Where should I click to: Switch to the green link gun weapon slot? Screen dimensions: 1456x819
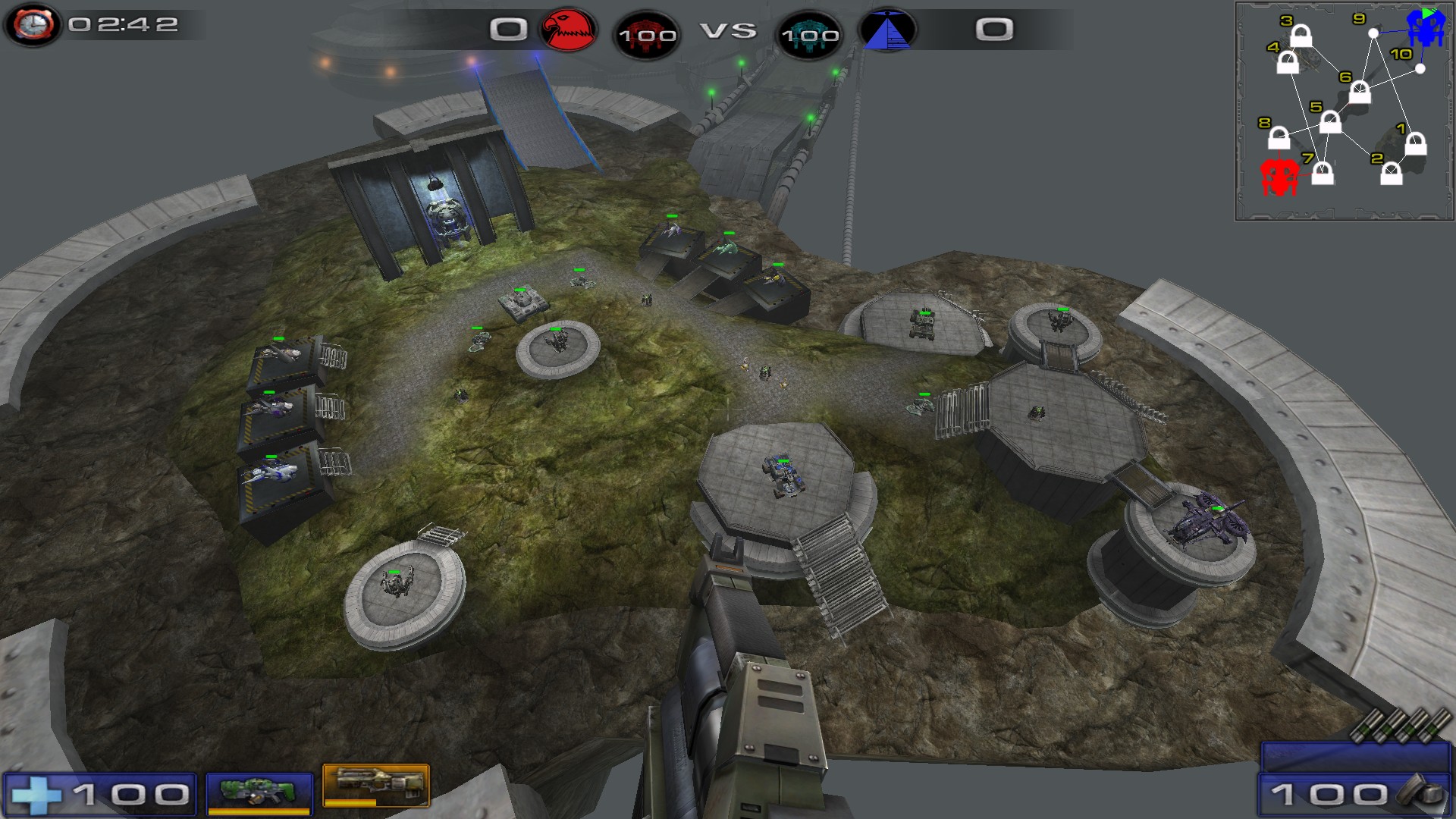(259, 792)
